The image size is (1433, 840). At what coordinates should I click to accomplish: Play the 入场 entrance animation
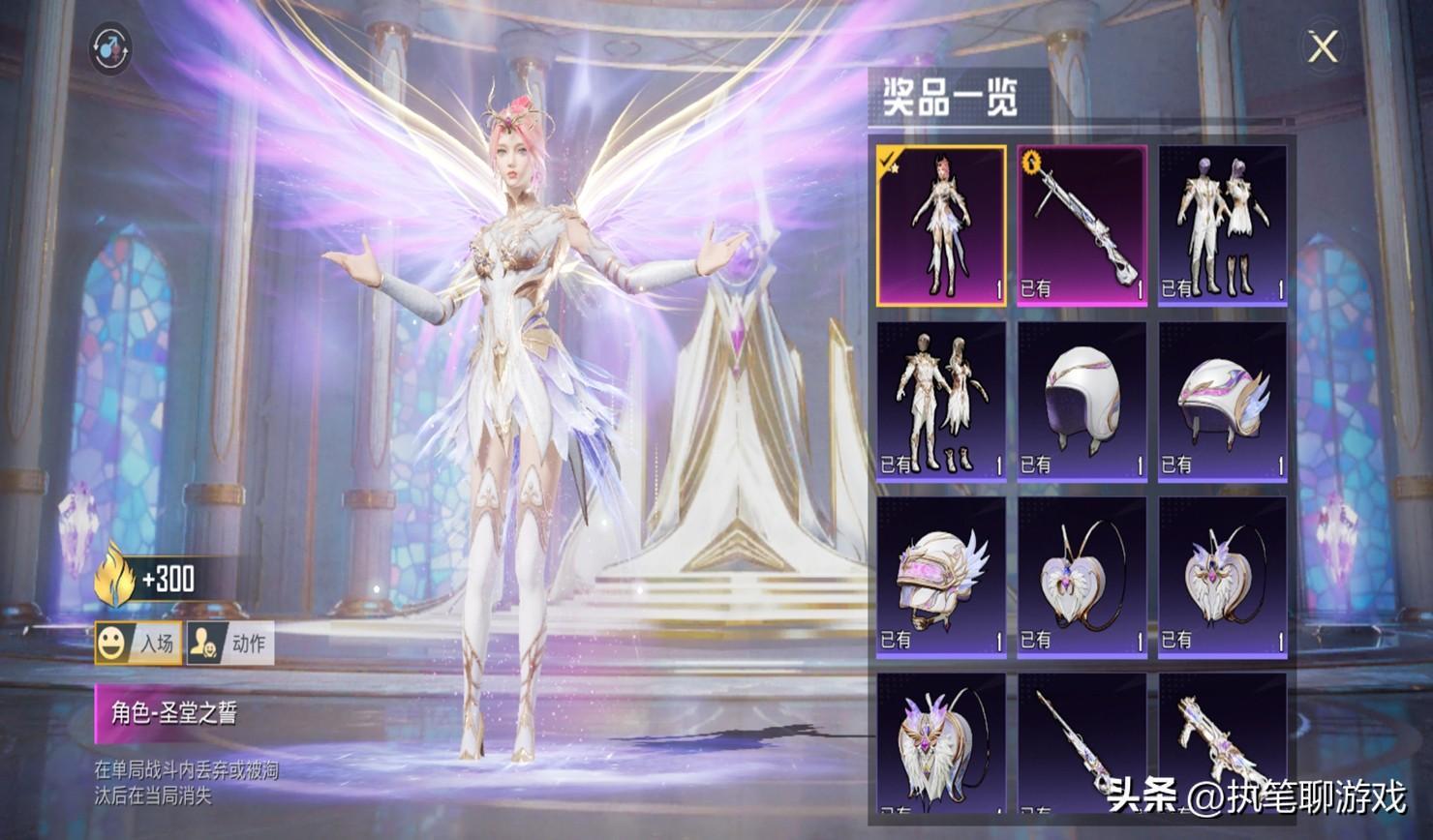(137, 644)
